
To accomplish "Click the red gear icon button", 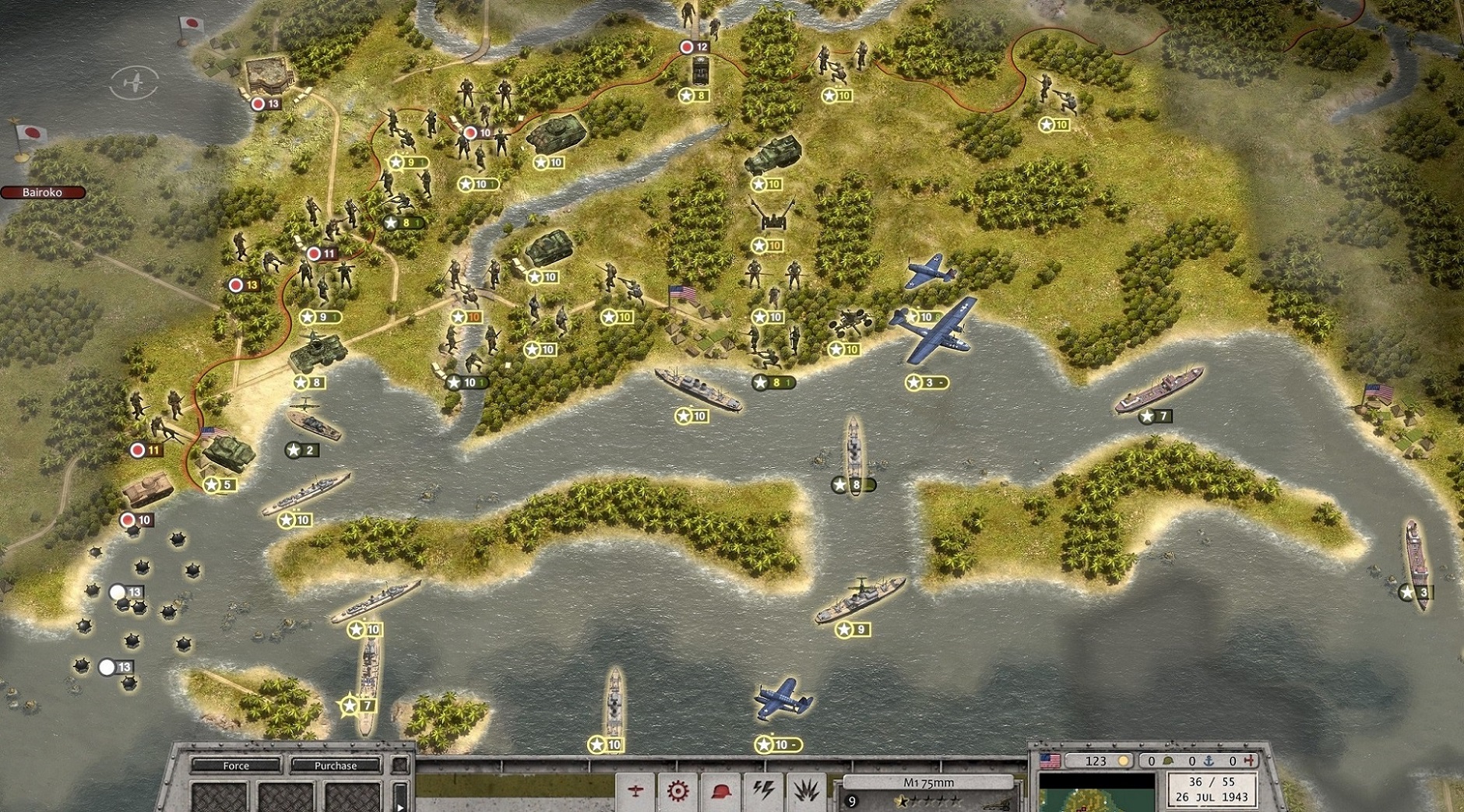I will (677, 792).
